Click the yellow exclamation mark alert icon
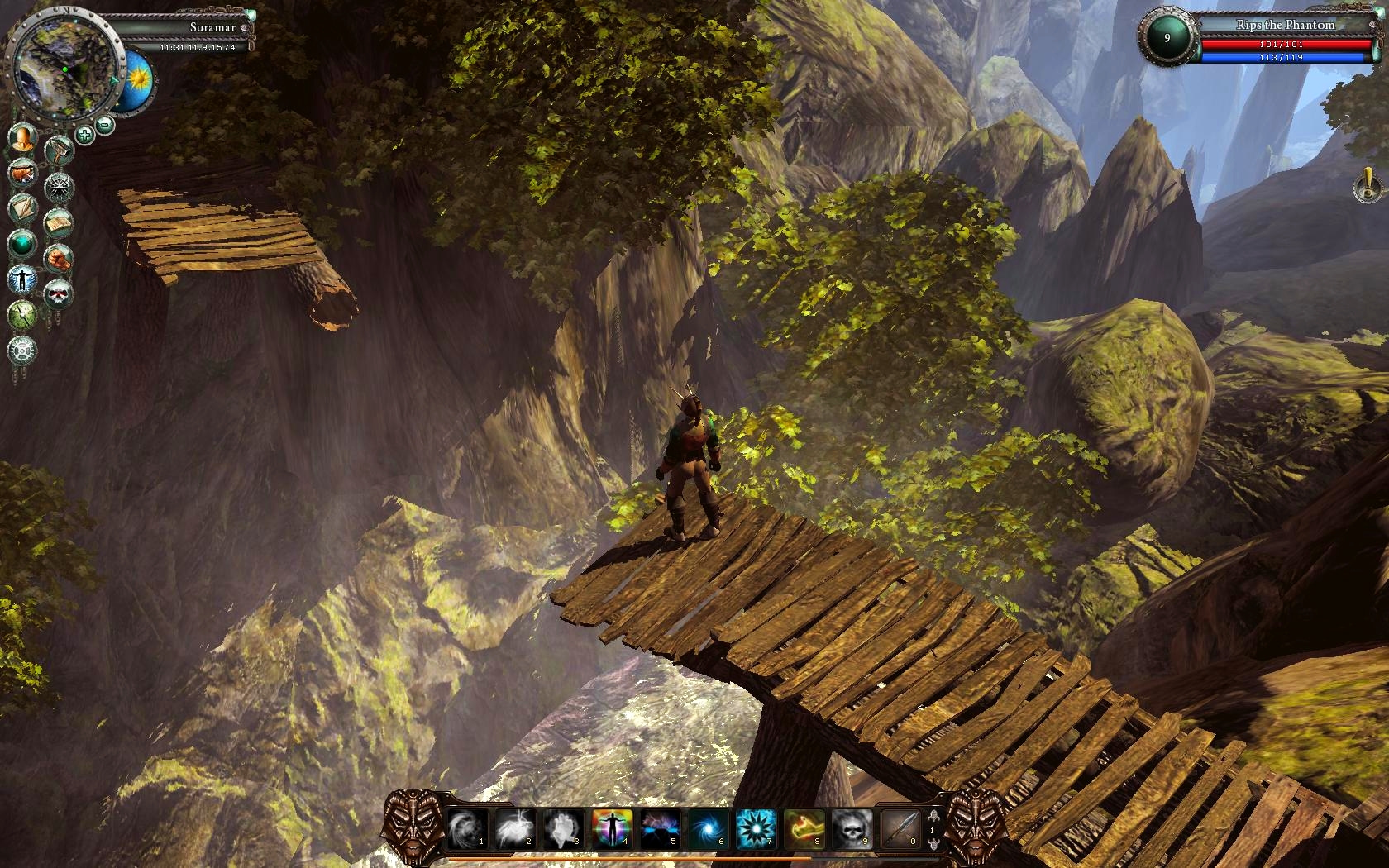 1367,185
